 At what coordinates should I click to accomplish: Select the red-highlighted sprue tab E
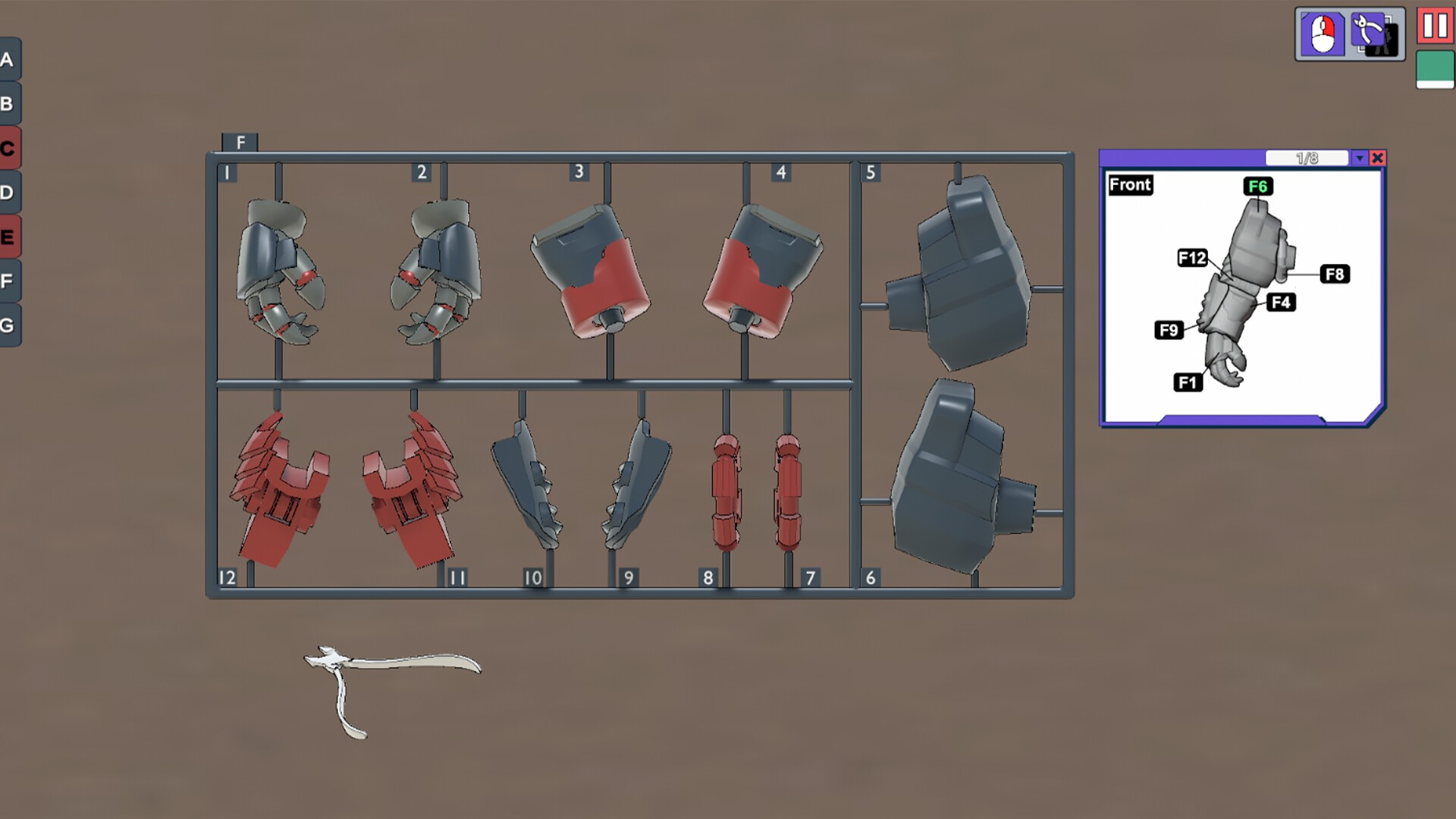(8, 237)
